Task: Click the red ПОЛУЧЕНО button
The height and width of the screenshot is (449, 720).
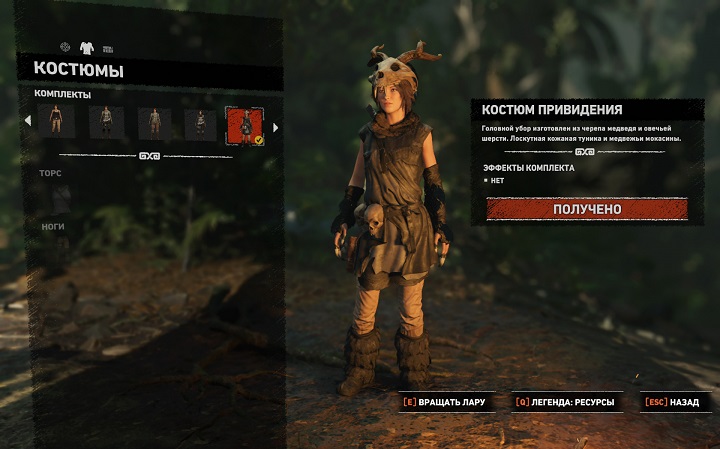Action: [x=587, y=209]
